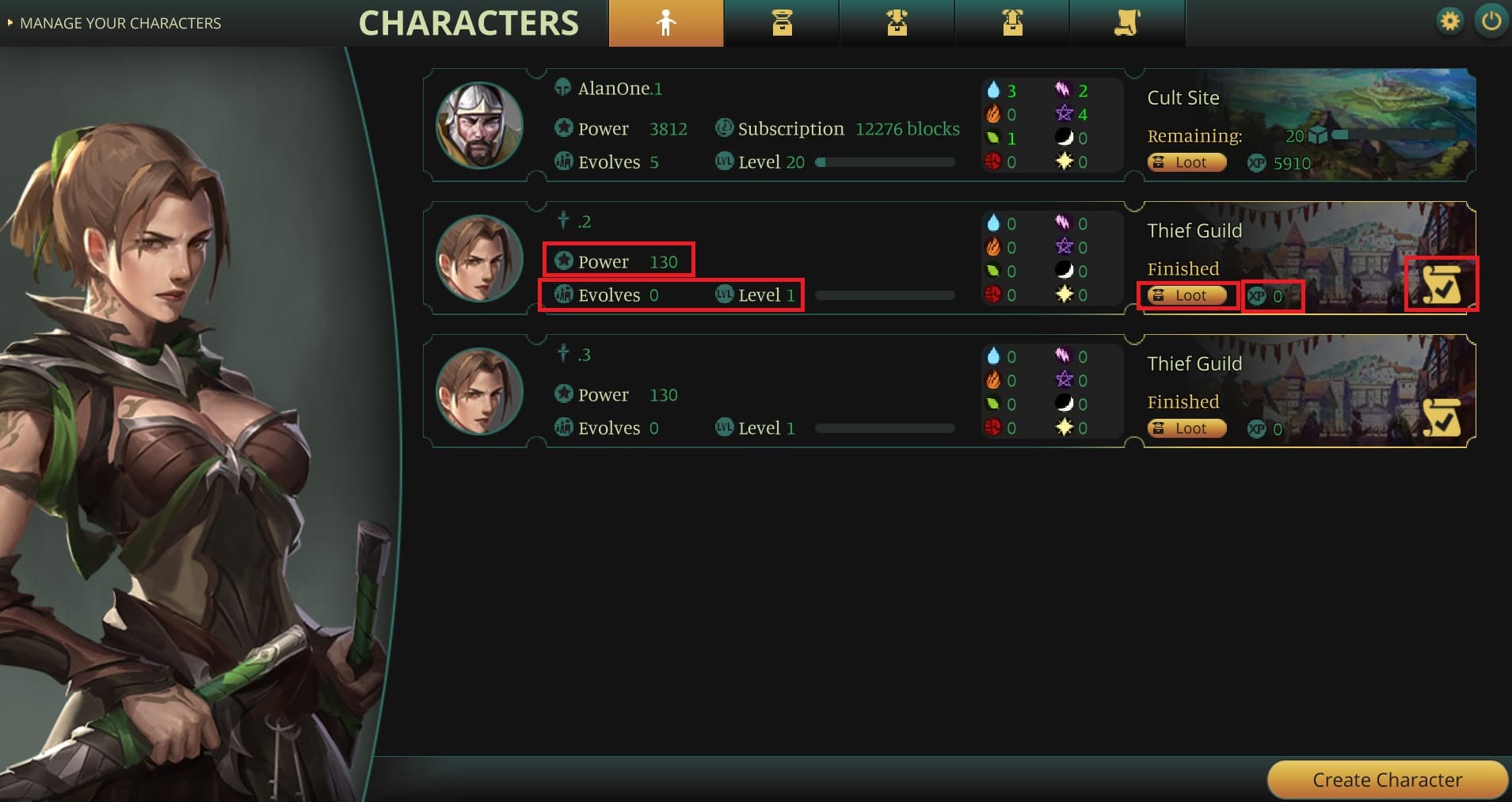This screenshot has height=802, width=1512.
Task: Select the characters tab with person icon
Action: click(666, 23)
